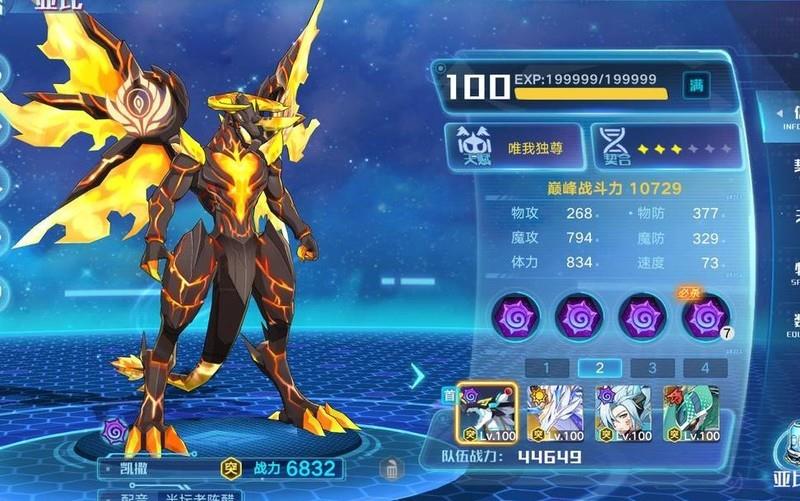Pick the red-masked green team member portrait
The width and height of the screenshot is (800, 501).
click(x=690, y=413)
